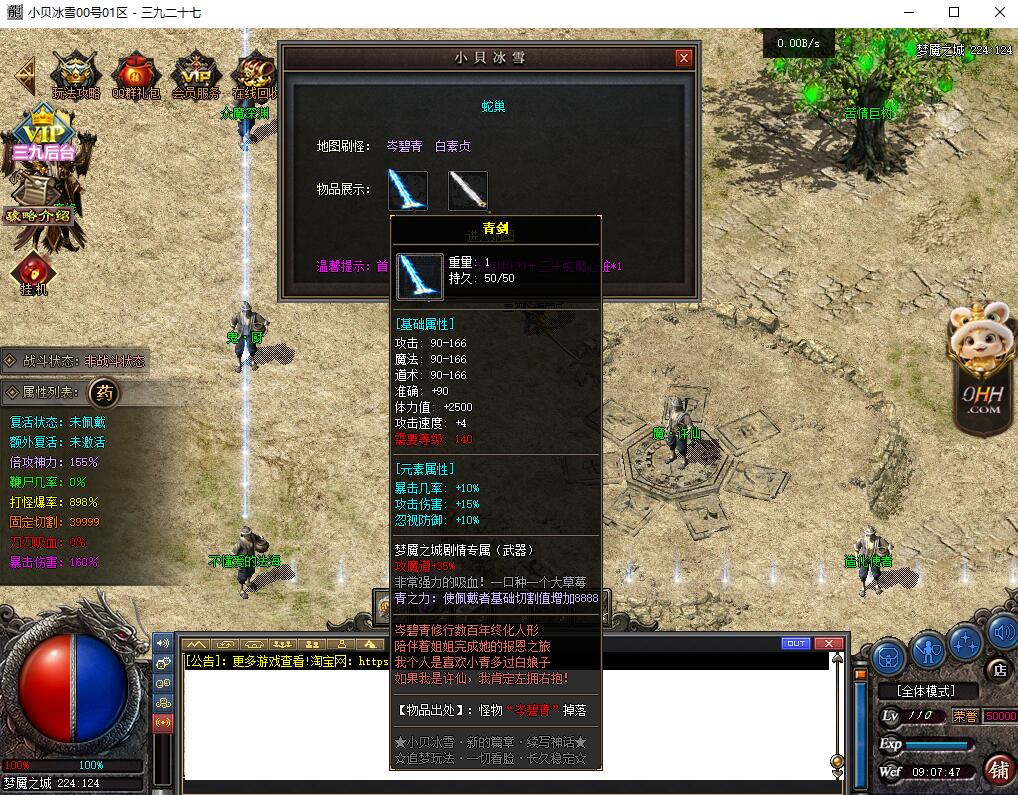This screenshot has width=1018, height=795.
Task: Open the red 铺 stall button
Action: coord(997,768)
